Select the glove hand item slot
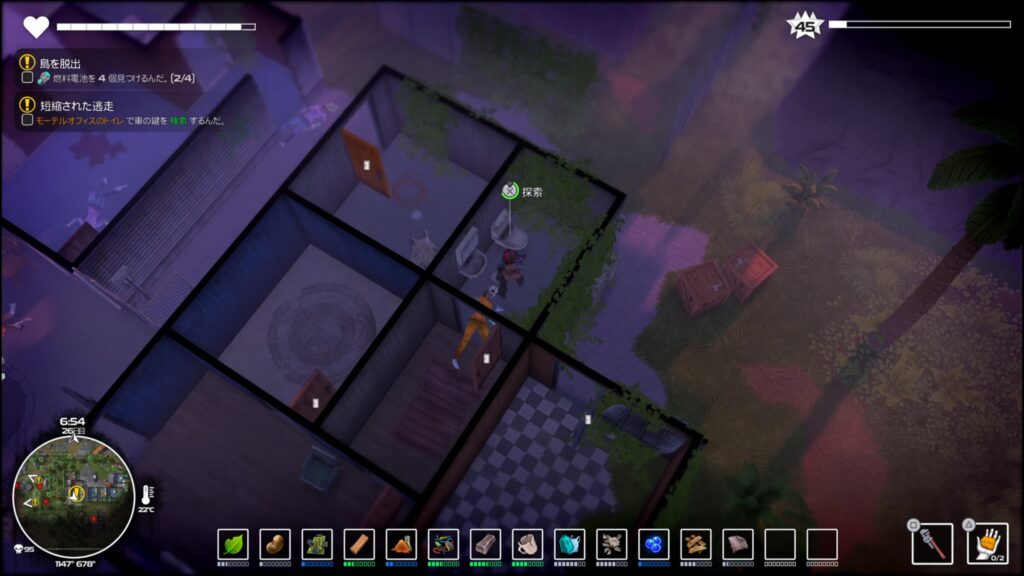Viewport: 1024px width, 576px height. [987, 543]
